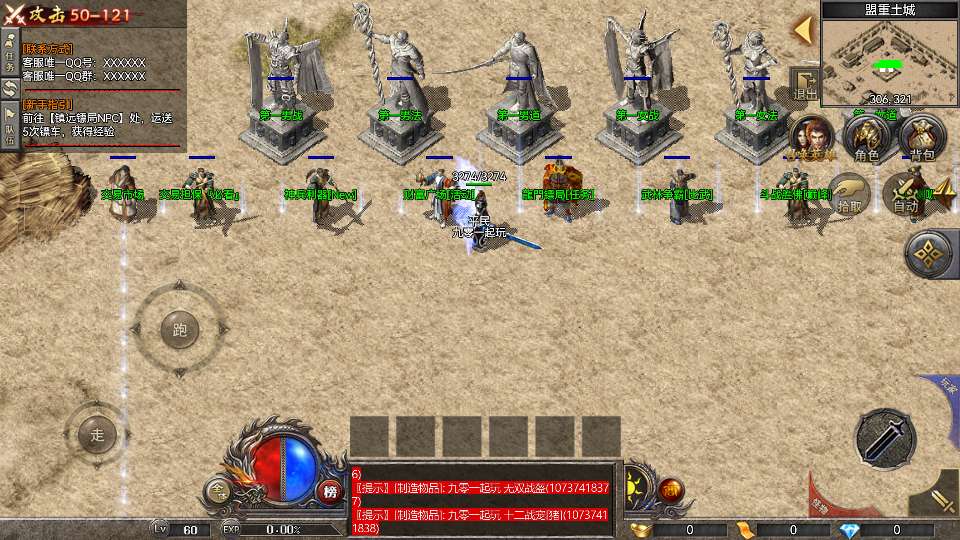Collapse the menu with the yellow arrow
This screenshot has width=960, height=540.
[x=802, y=29]
